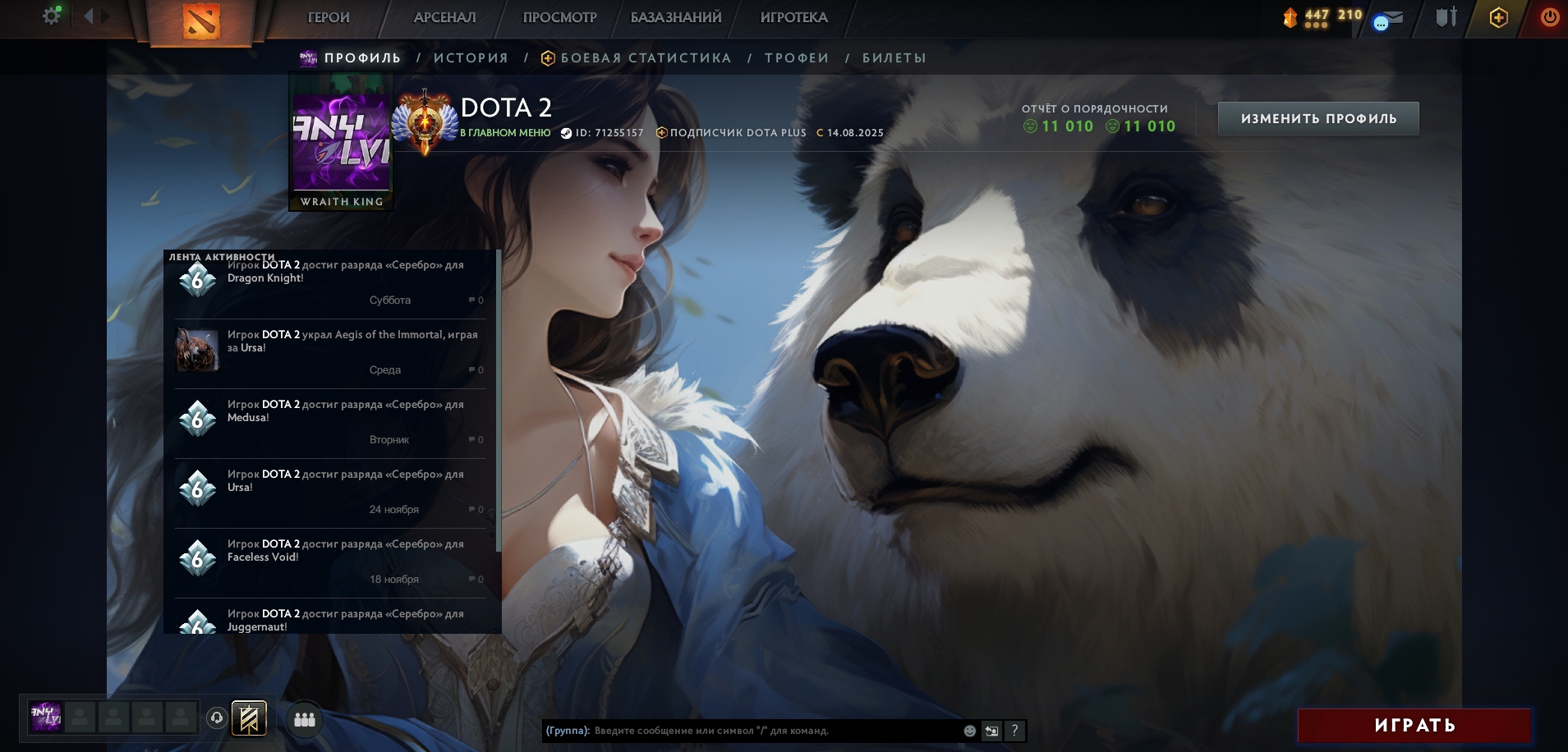Go to the Dota 2 home logo
Viewport: 1568px width, 752px height.
(201, 21)
